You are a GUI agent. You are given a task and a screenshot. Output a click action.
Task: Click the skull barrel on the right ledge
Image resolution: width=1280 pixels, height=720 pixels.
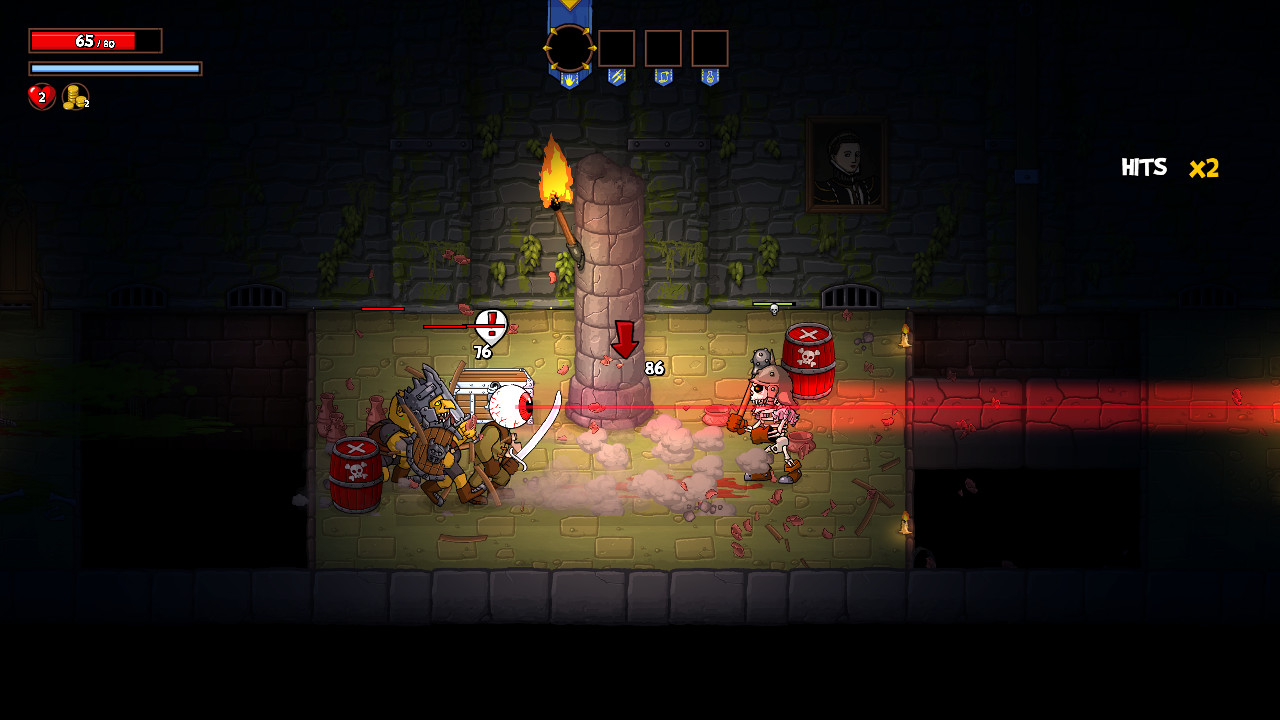(810, 355)
